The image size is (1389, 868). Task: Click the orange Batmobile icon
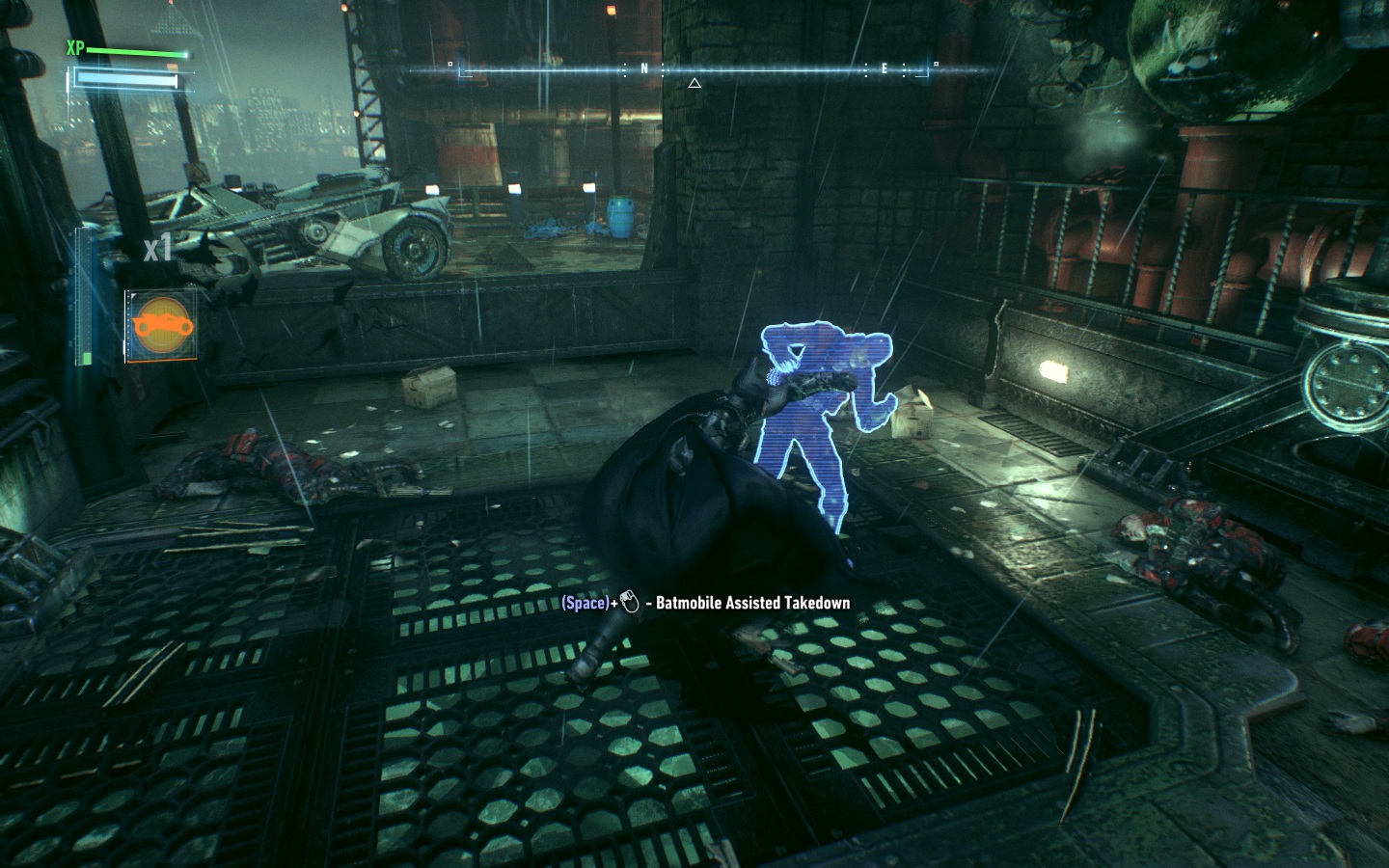coord(160,324)
